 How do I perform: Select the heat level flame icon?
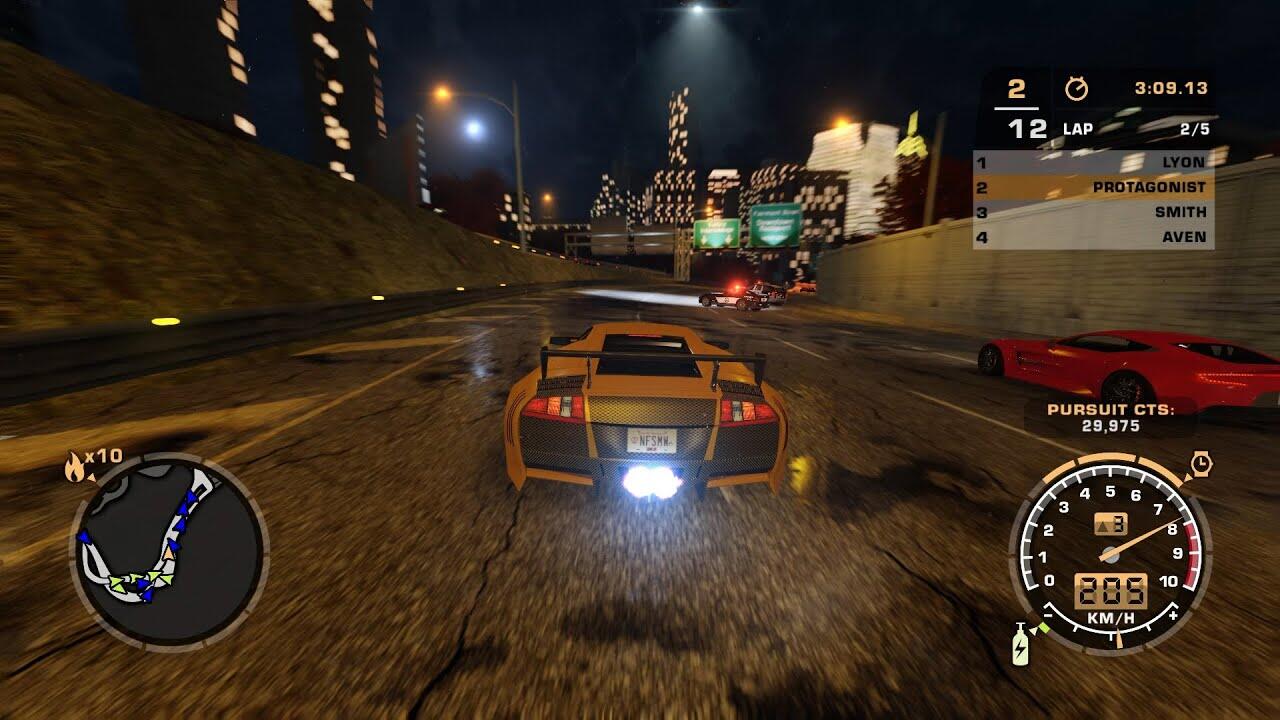coord(75,467)
